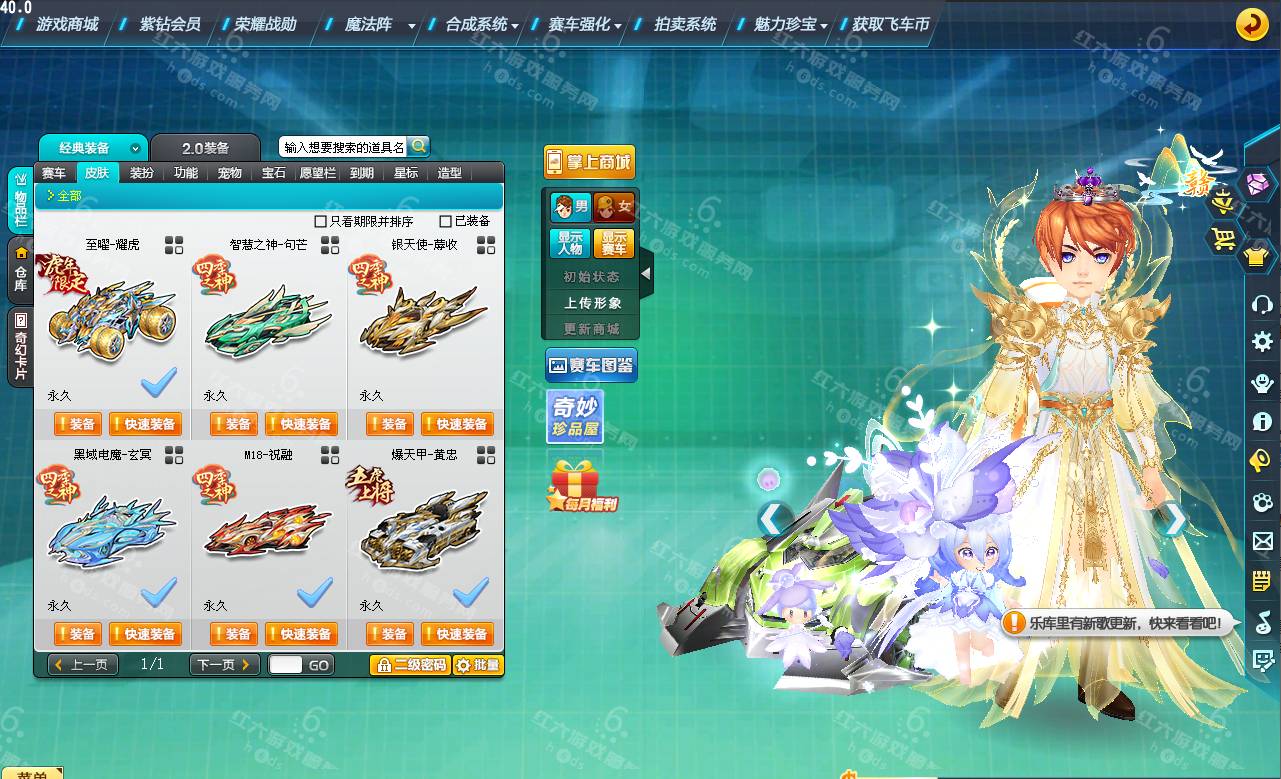
Task: Select the 宠物 category tab
Action: point(229,173)
